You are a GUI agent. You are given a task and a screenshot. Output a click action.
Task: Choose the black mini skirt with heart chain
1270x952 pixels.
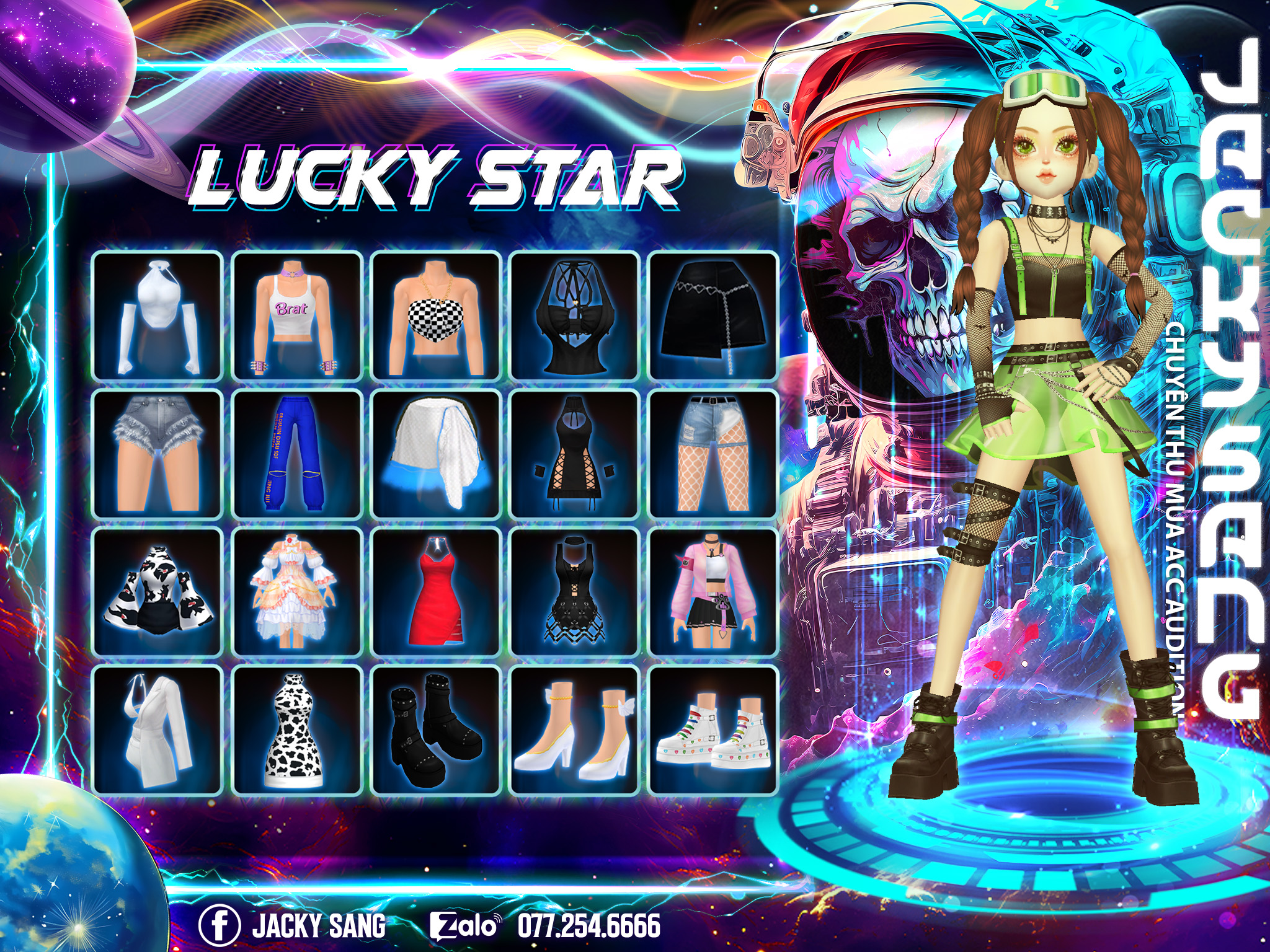[x=713, y=316]
